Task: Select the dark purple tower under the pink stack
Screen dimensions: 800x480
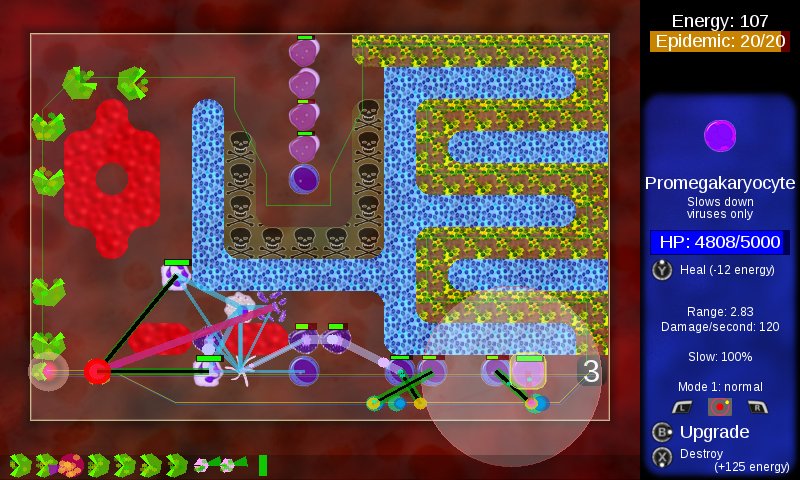Action: click(303, 179)
